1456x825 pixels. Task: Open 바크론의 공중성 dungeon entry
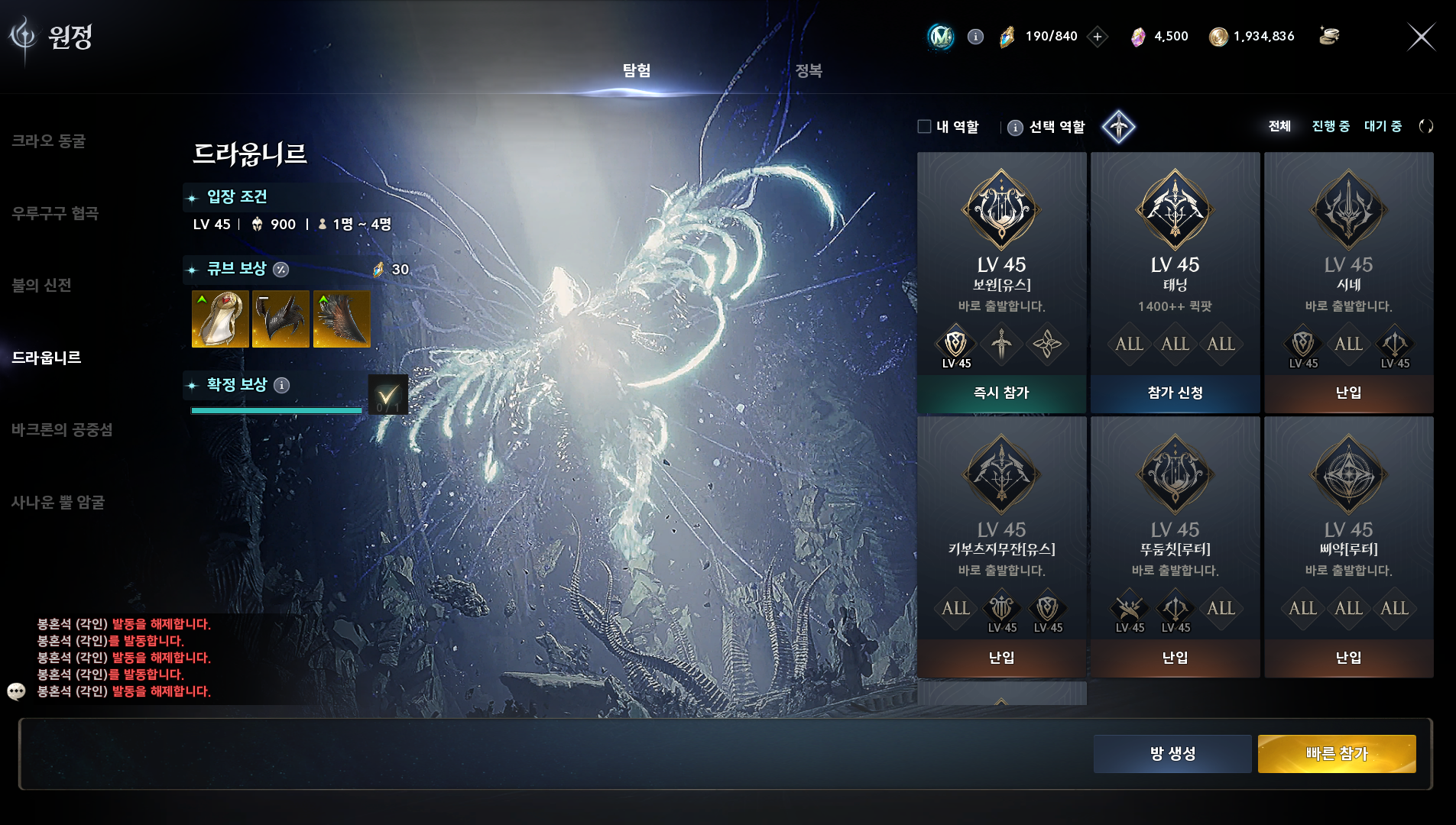click(x=62, y=430)
